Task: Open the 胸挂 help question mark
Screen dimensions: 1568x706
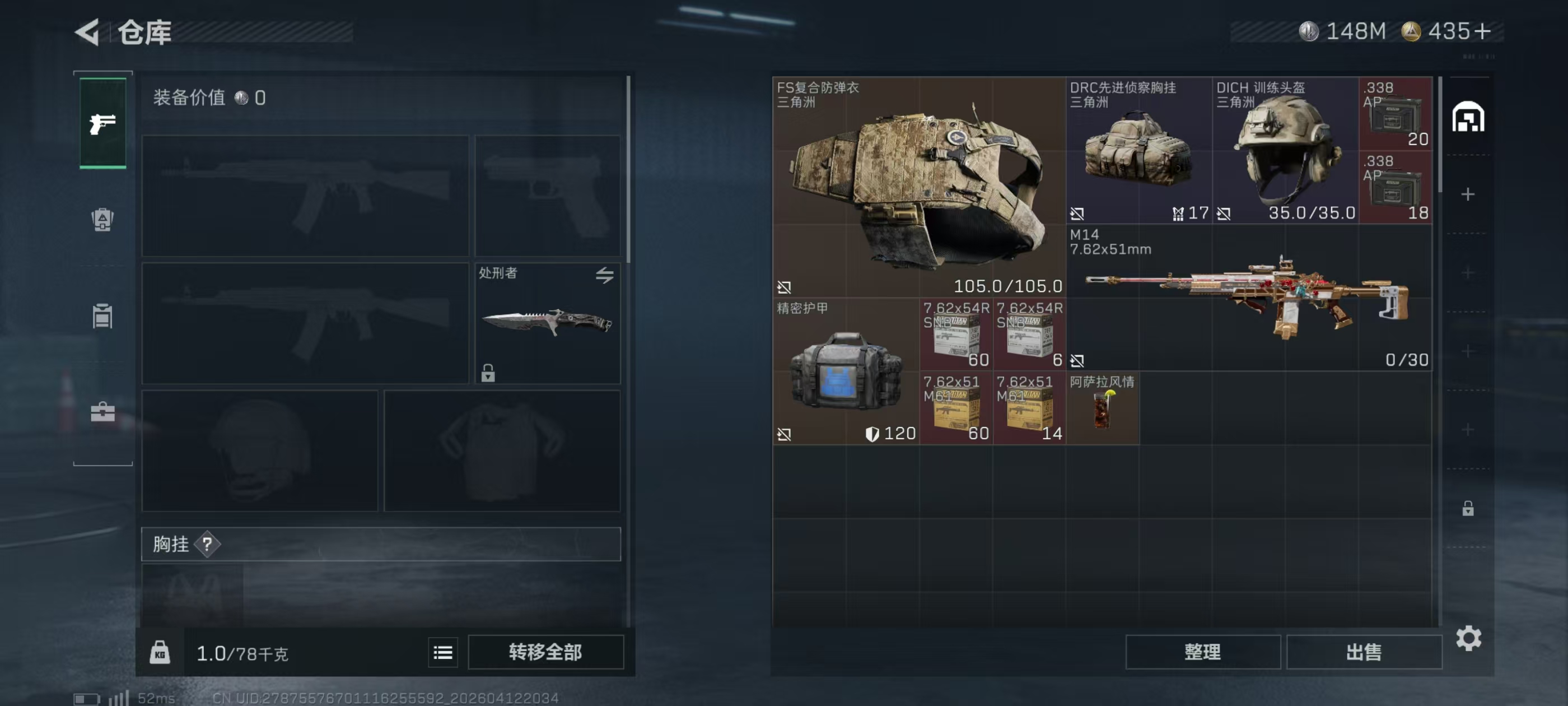Action: [207, 544]
